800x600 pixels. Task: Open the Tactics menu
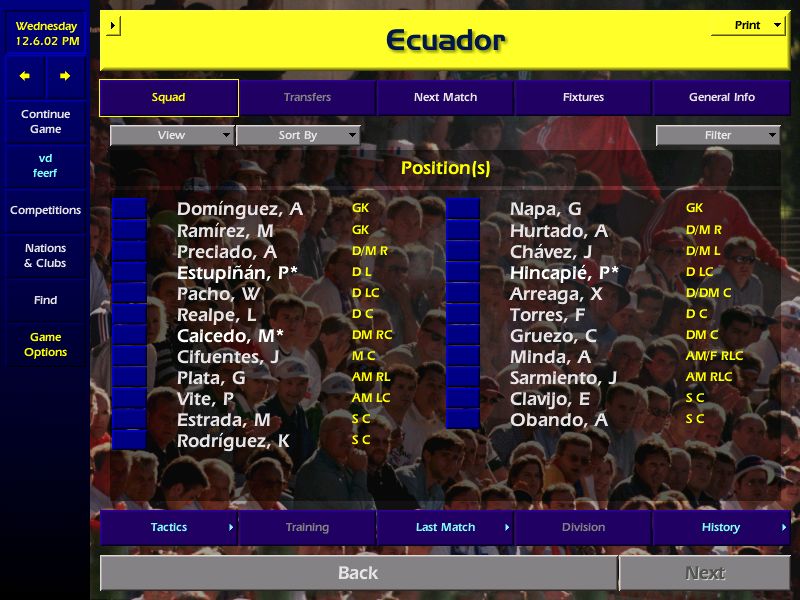[168, 527]
